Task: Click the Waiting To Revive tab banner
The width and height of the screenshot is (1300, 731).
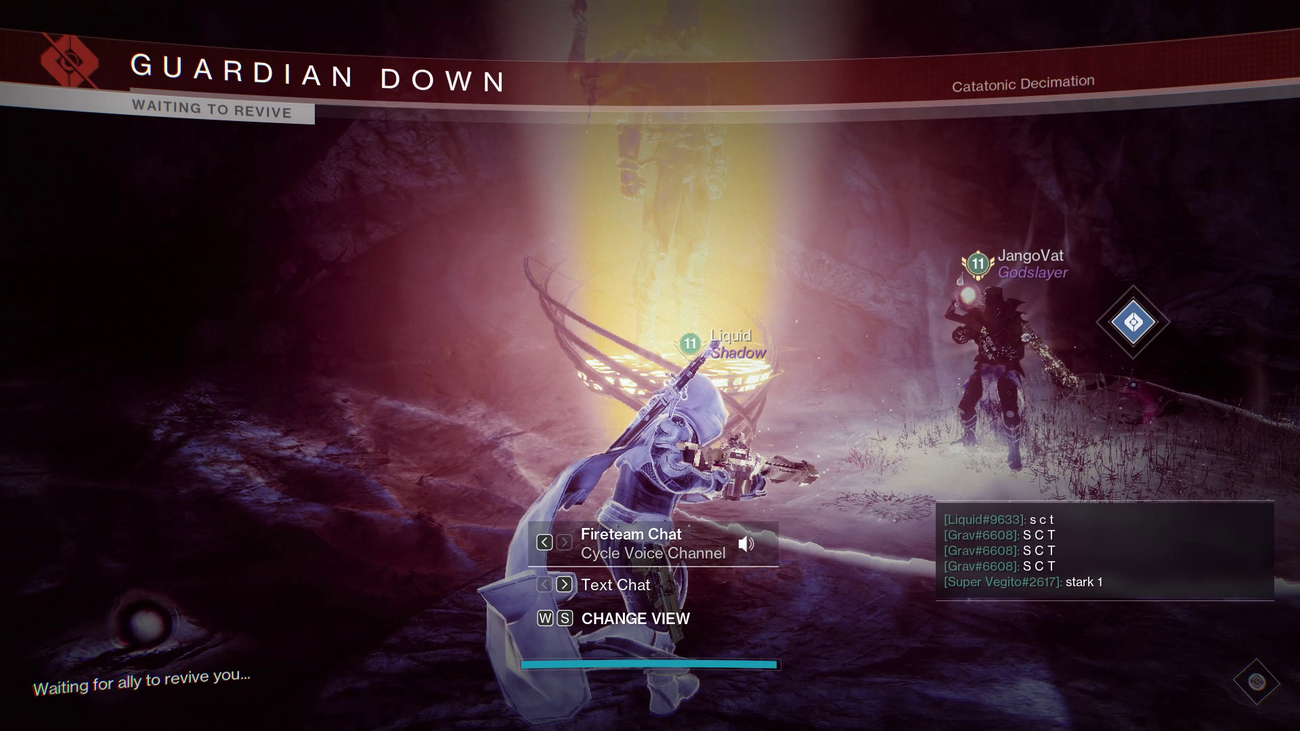Action: tap(213, 108)
